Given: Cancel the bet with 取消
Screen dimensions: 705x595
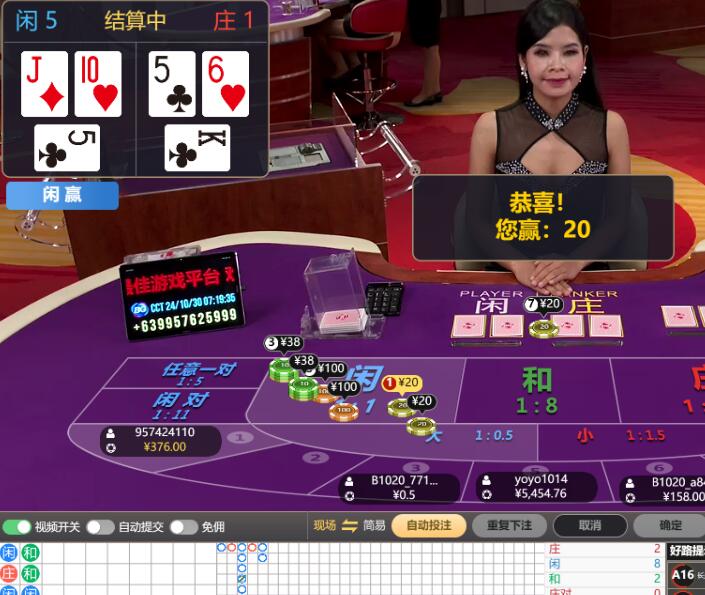Looking at the screenshot, I should [590, 525].
